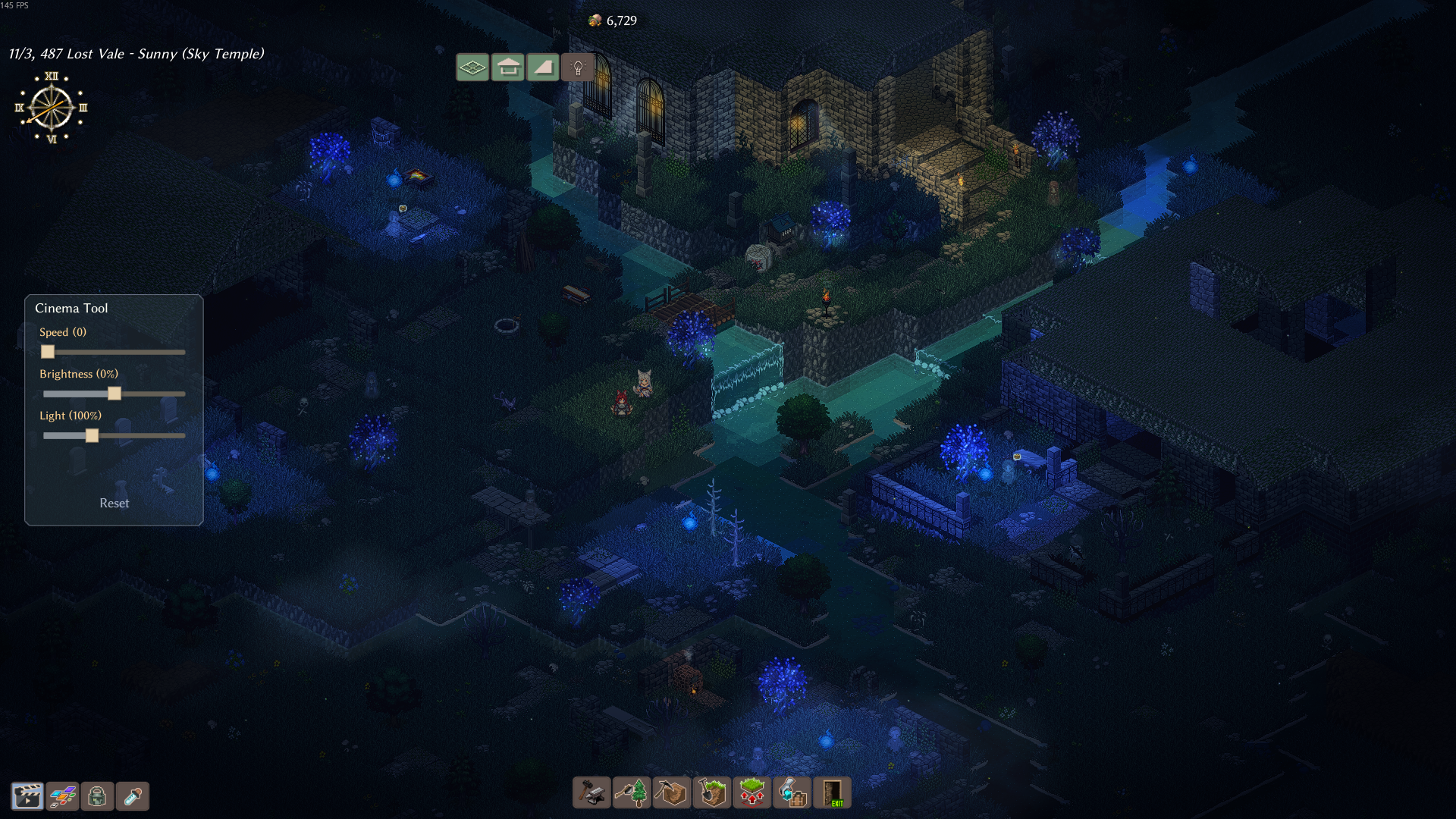Open the glove and bag pickup tool

pyautogui.click(x=792, y=793)
